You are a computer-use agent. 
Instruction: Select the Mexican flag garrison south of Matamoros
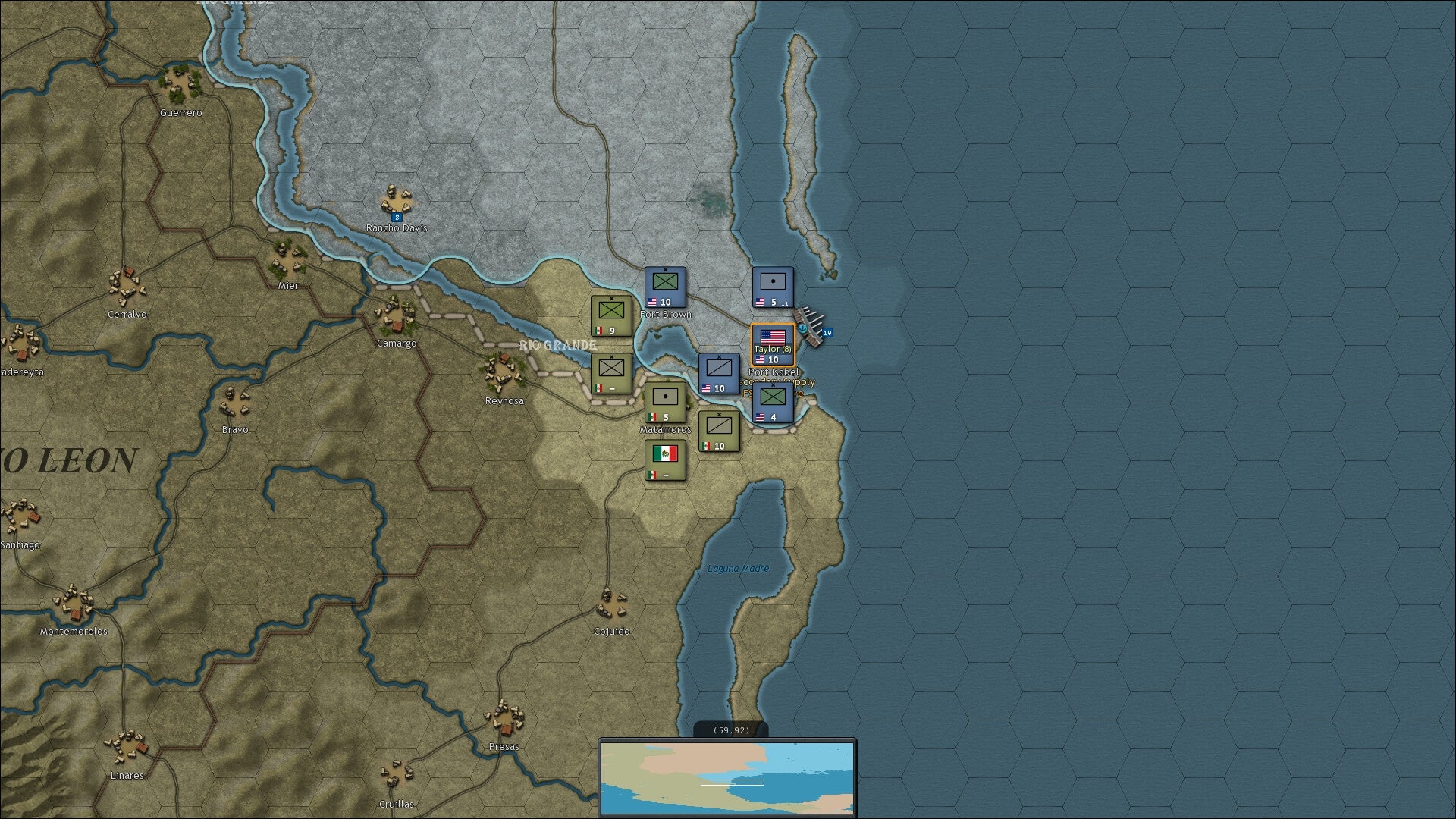665,461
